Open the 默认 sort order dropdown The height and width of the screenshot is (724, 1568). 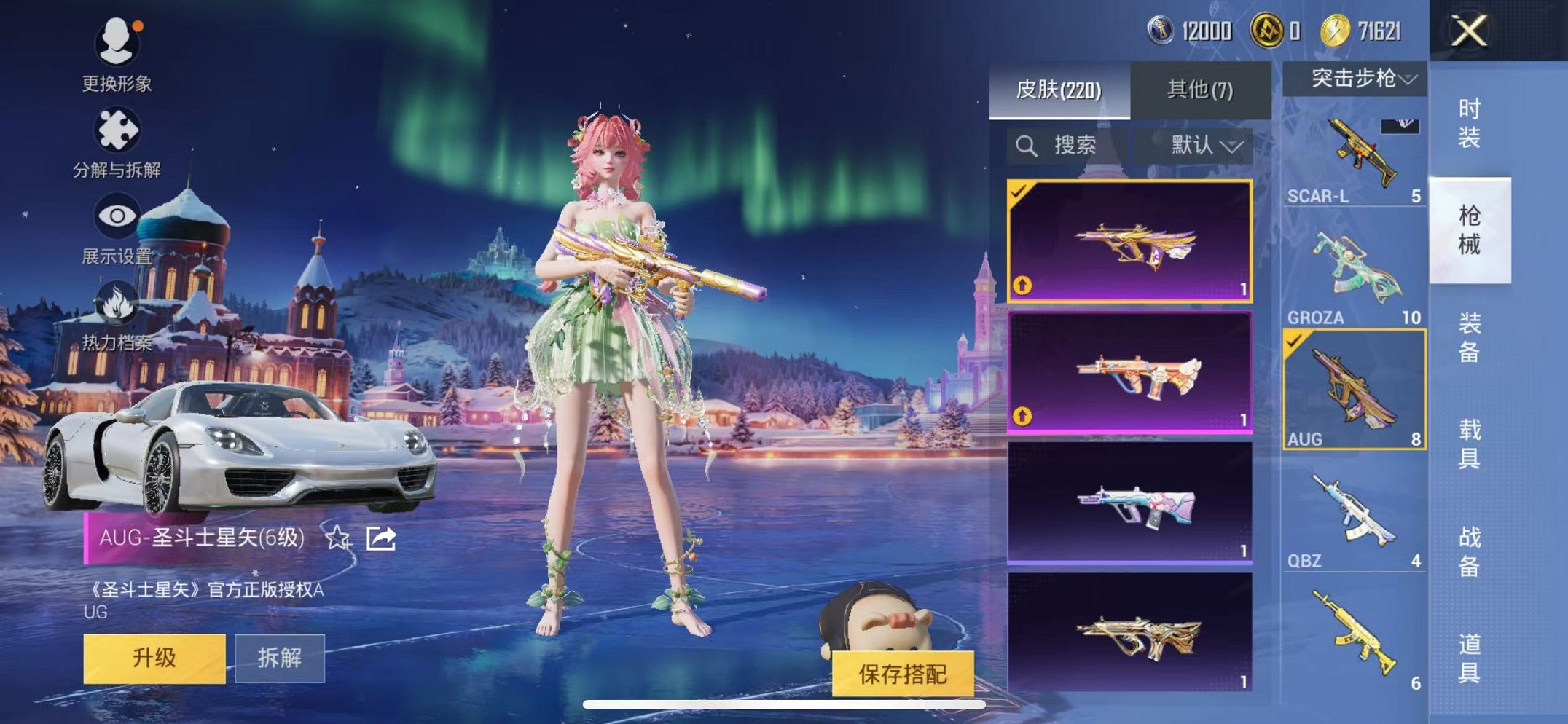(x=1194, y=146)
